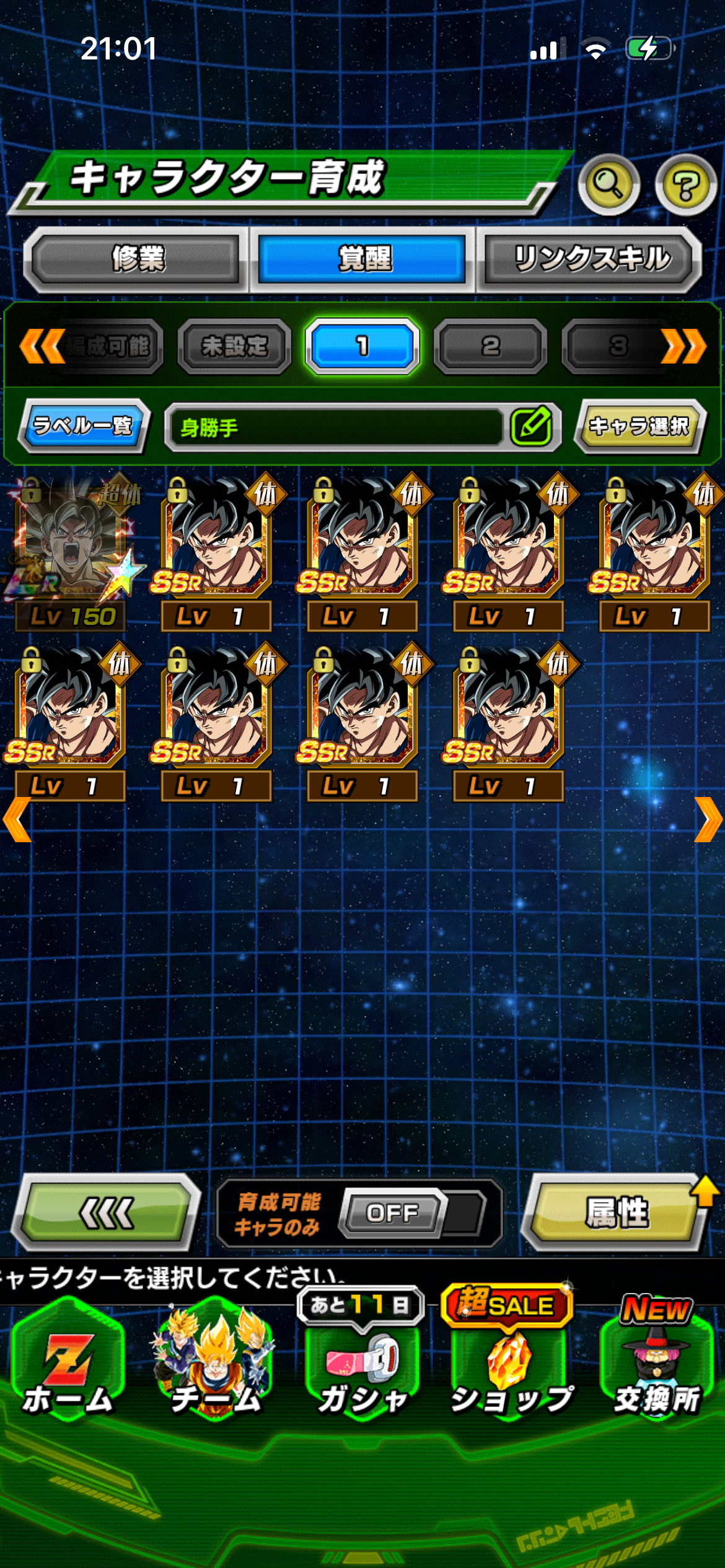This screenshot has height=1568, width=725.
Task: Go back with the green triple-arrow button
Action: coord(107,1213)
